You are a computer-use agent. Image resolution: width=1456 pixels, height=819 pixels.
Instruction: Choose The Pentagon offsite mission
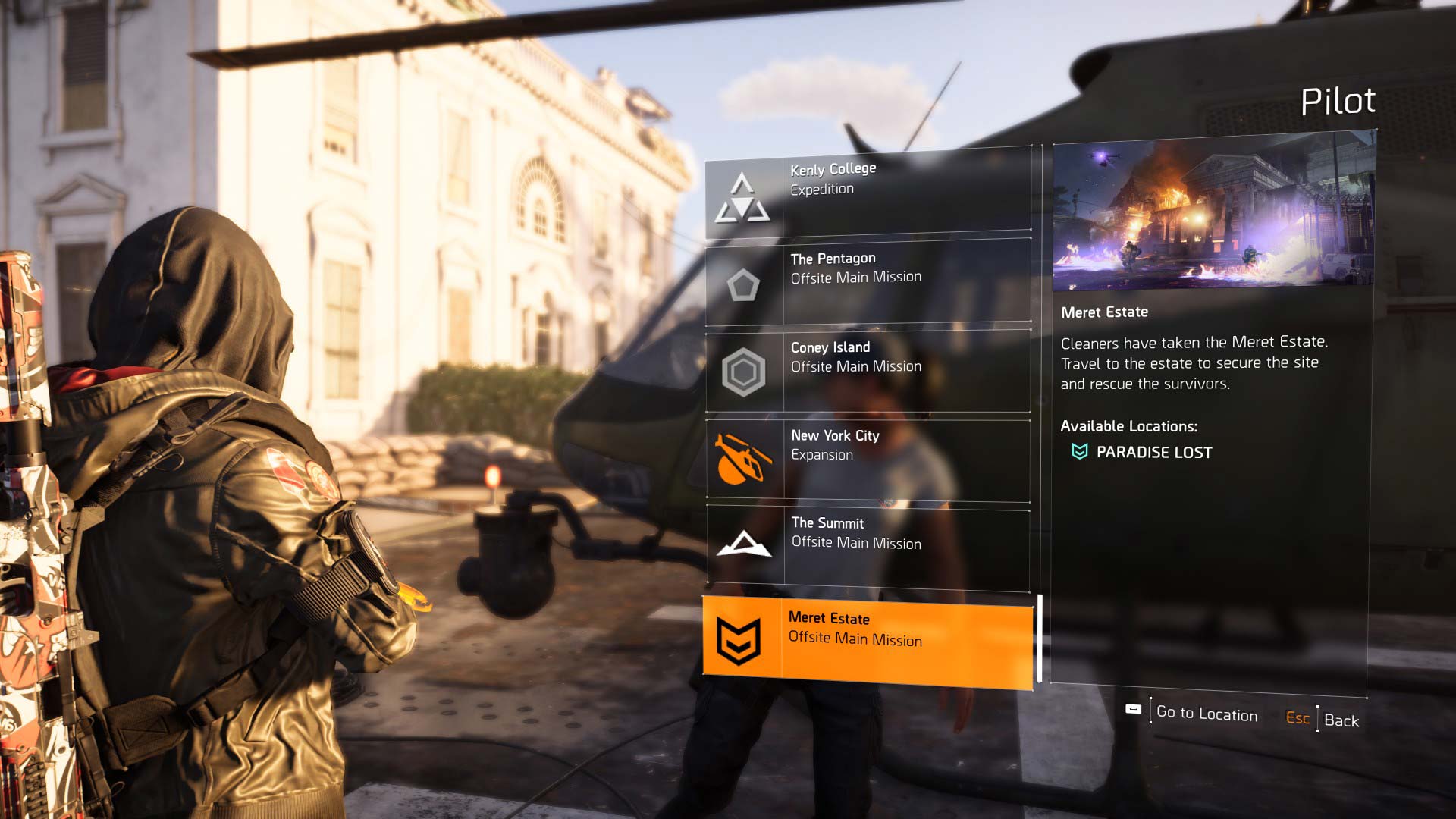(868, 281)
